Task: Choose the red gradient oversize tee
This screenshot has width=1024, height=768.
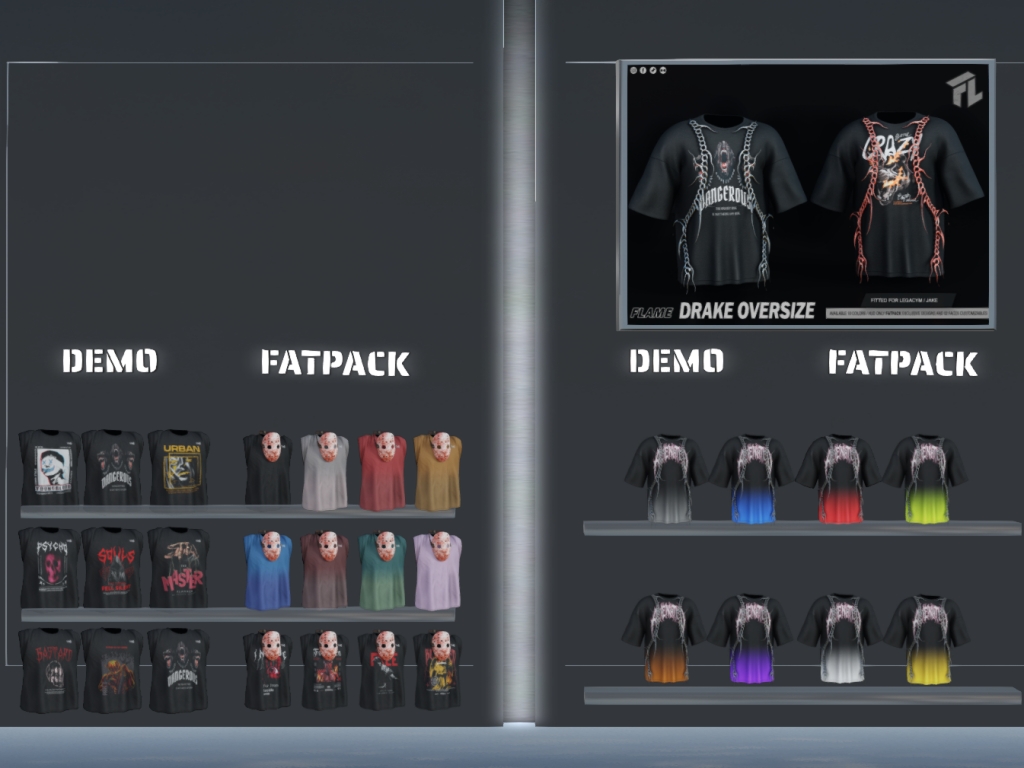Action: (x=838, y=479)
